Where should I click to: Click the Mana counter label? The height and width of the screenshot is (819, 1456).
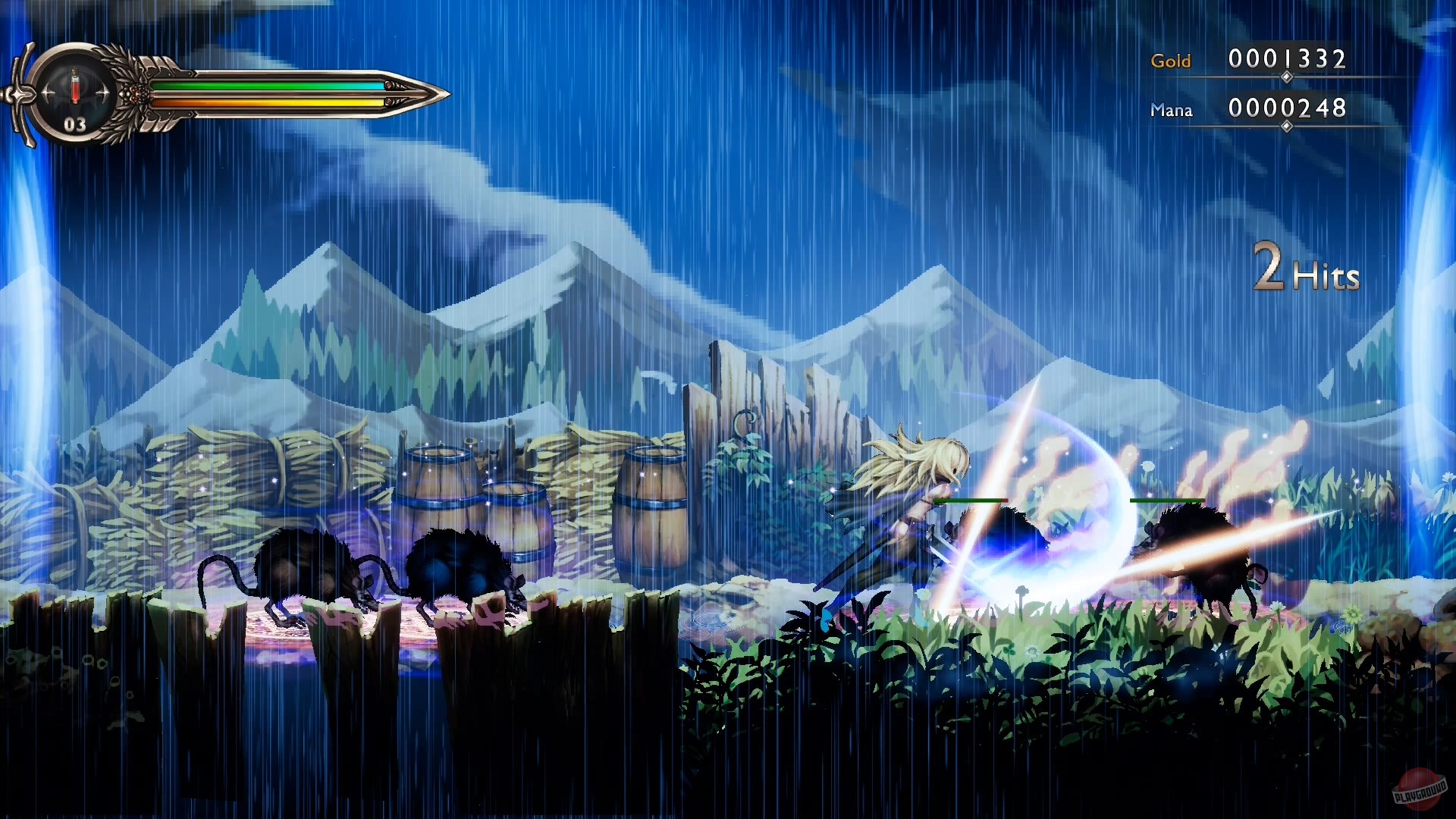pos(1172,110)
